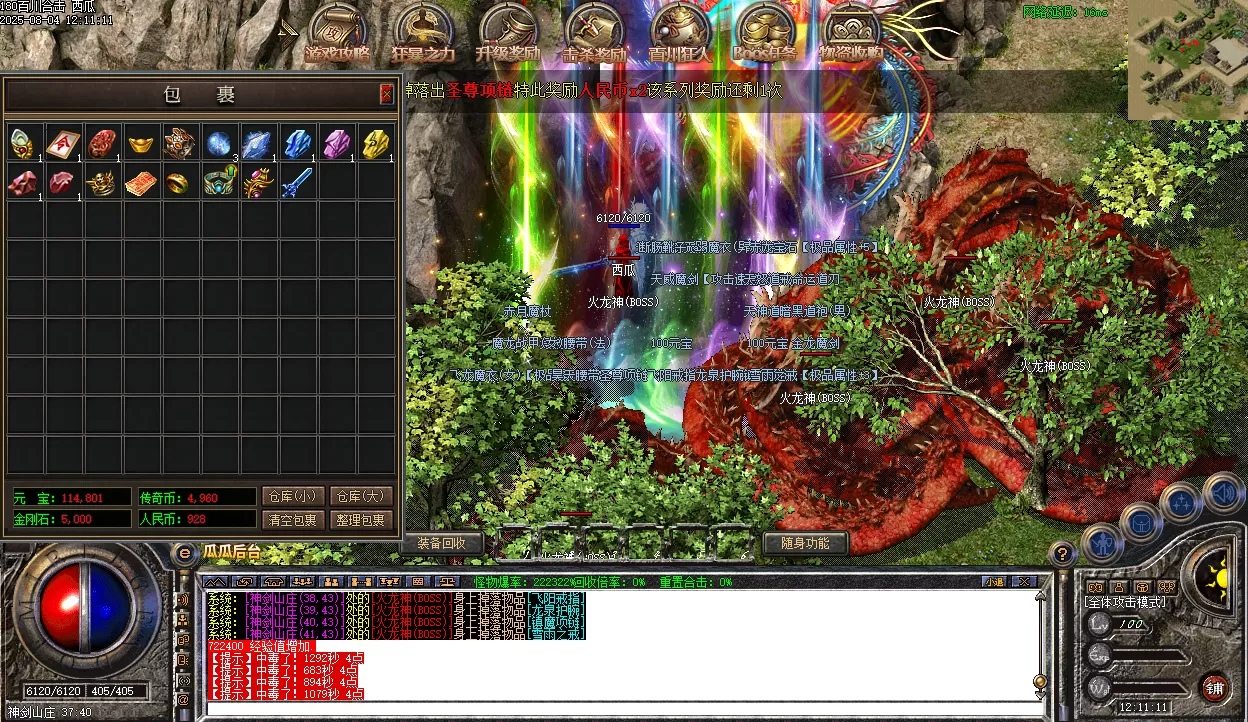Select the blue sword item in the bag
The height and width of the screenshot is (722, 1248).
pos(297,183)
